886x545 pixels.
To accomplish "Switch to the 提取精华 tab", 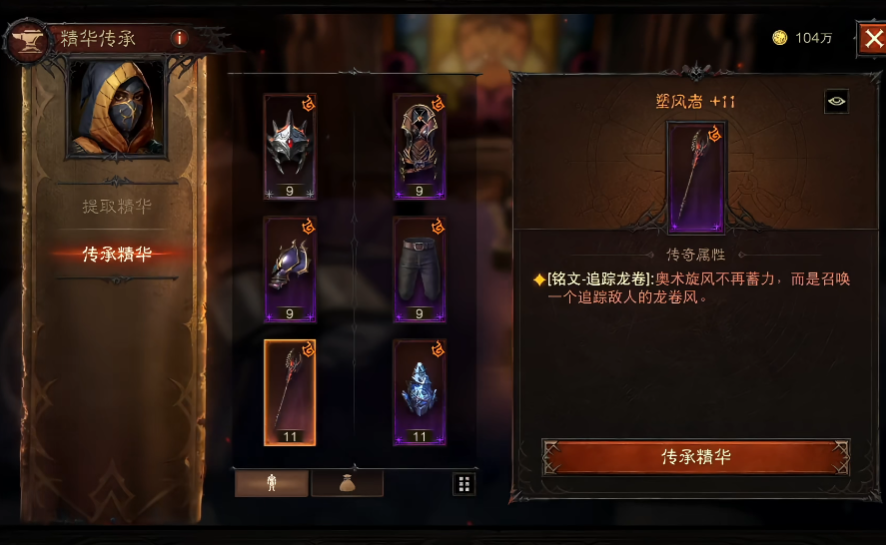I will (x=117, y=207).
